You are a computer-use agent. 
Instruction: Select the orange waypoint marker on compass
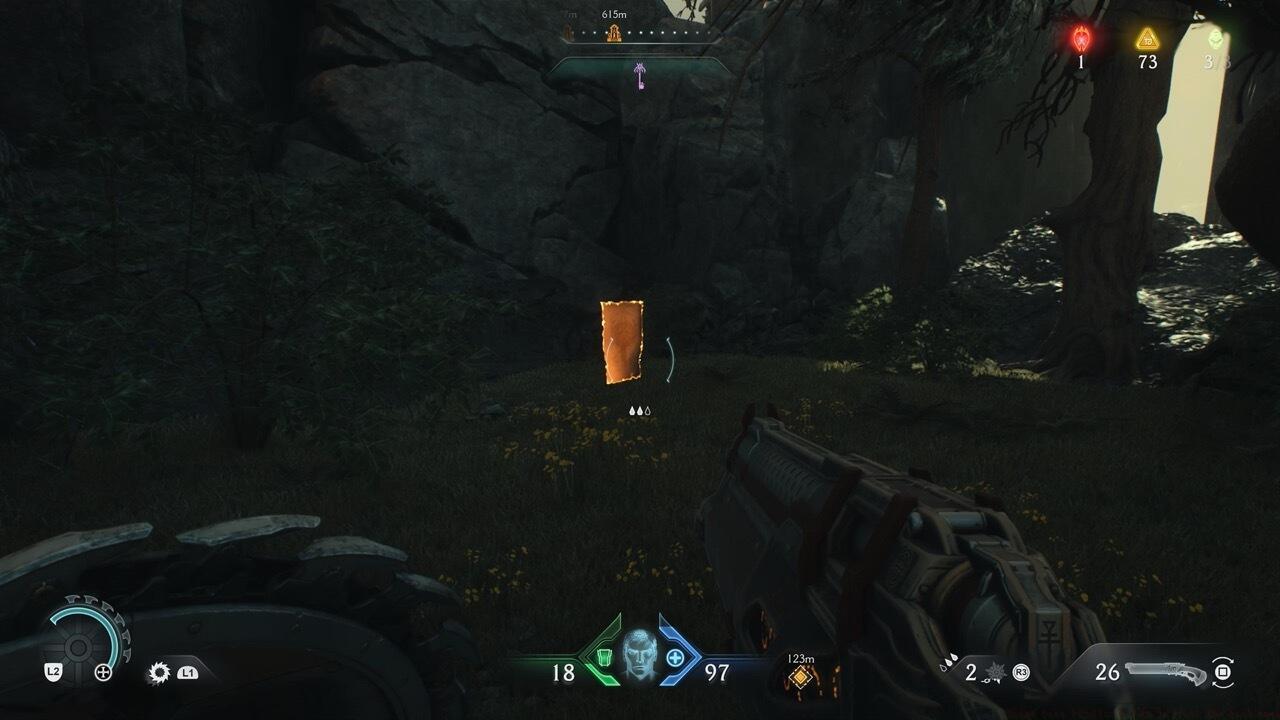click(x=614, y=34)
